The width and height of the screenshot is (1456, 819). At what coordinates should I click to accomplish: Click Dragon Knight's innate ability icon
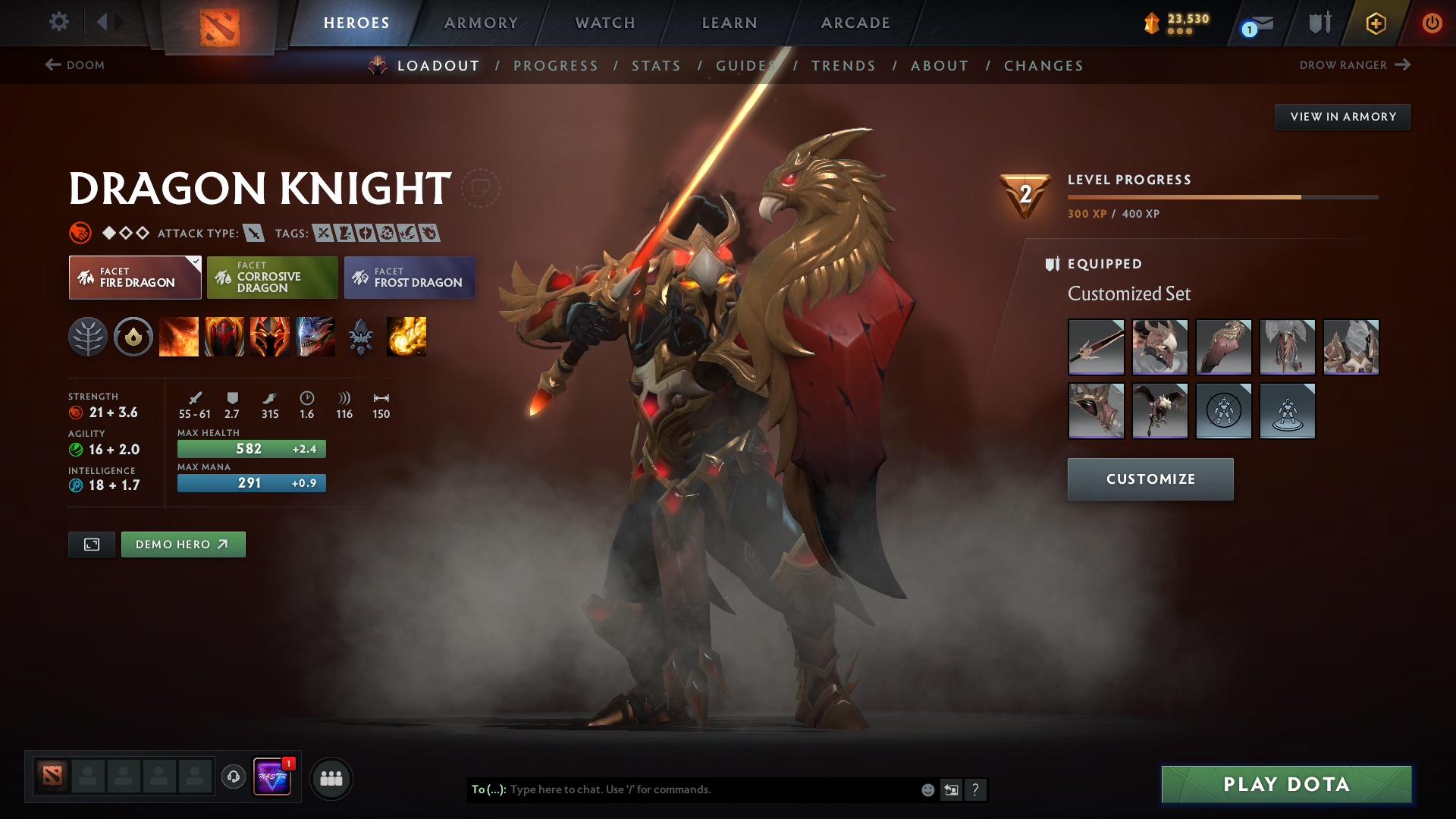[x=133, y=337]
